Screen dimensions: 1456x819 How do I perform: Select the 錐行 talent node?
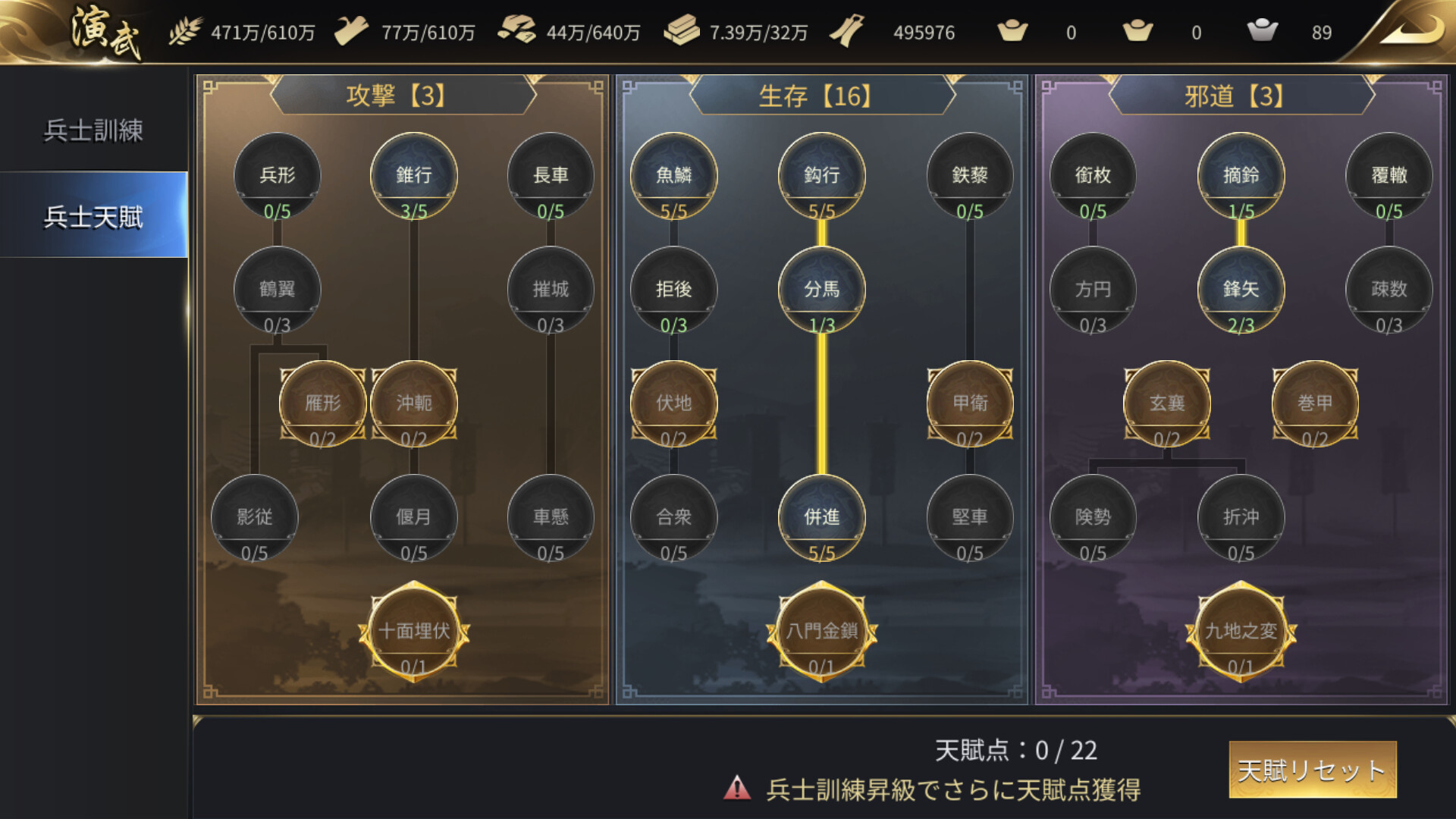pos(413,174)
